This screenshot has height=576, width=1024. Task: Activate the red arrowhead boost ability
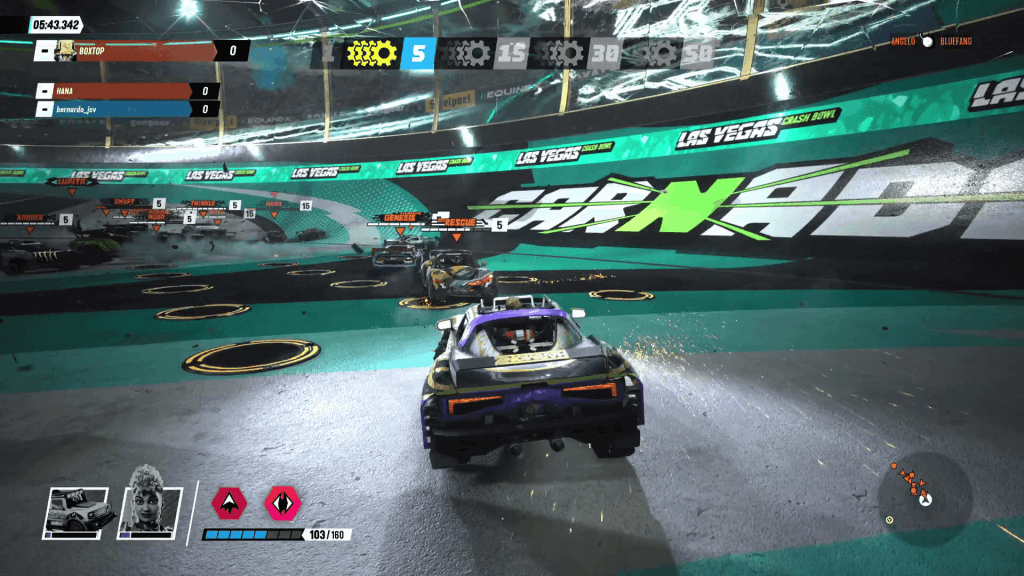[230, 503]
